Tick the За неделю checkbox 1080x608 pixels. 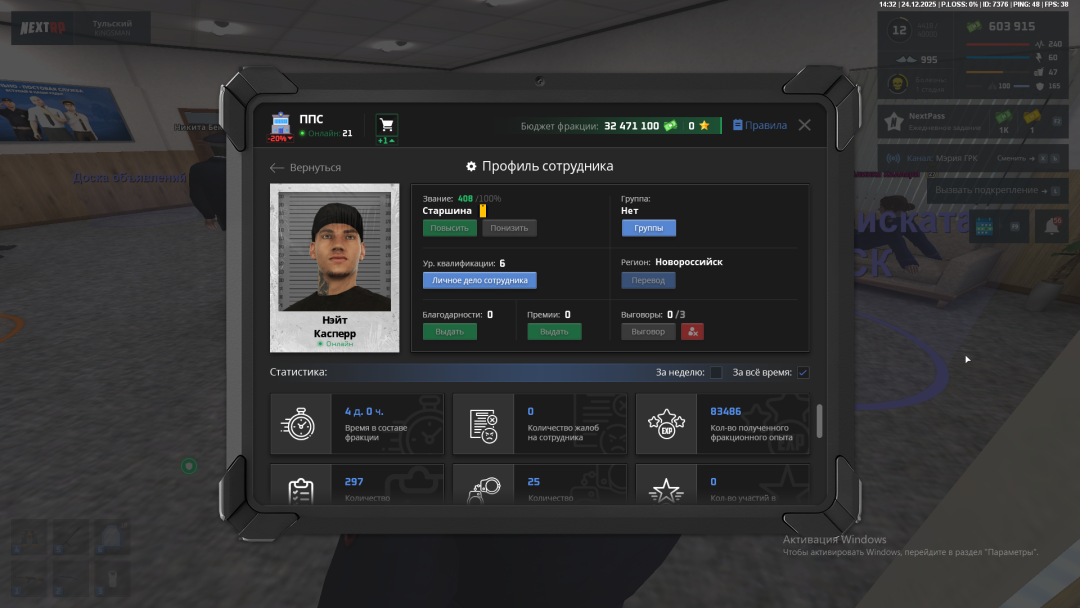coord(716,373)
